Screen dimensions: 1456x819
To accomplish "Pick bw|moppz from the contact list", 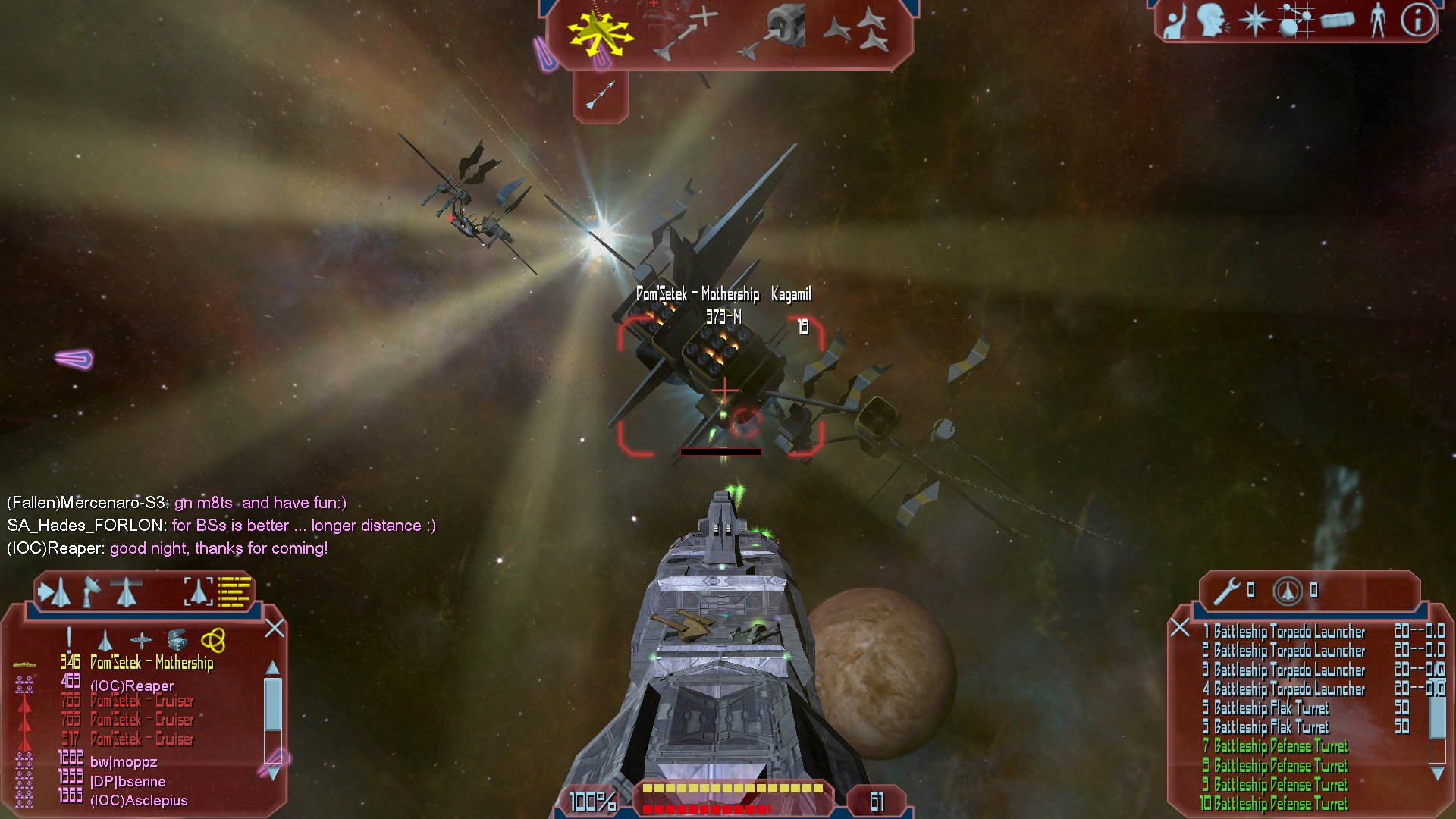I will pos(124,762).
